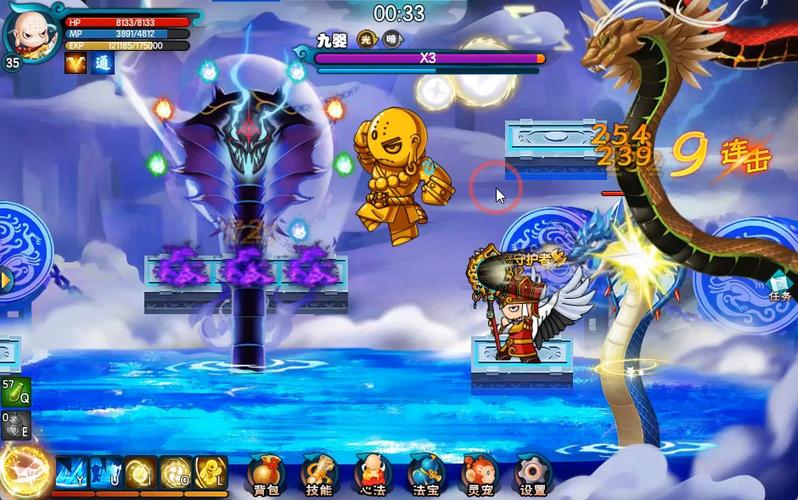Click the bald monk player portrait
798x500 pixels.
tap(29, 32)
